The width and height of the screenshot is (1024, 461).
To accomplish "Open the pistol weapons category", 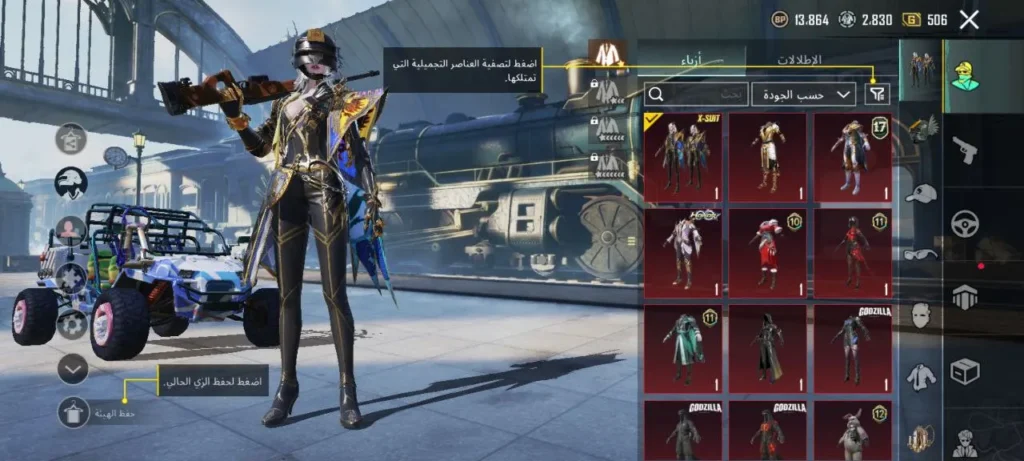I will click(965, 150).
